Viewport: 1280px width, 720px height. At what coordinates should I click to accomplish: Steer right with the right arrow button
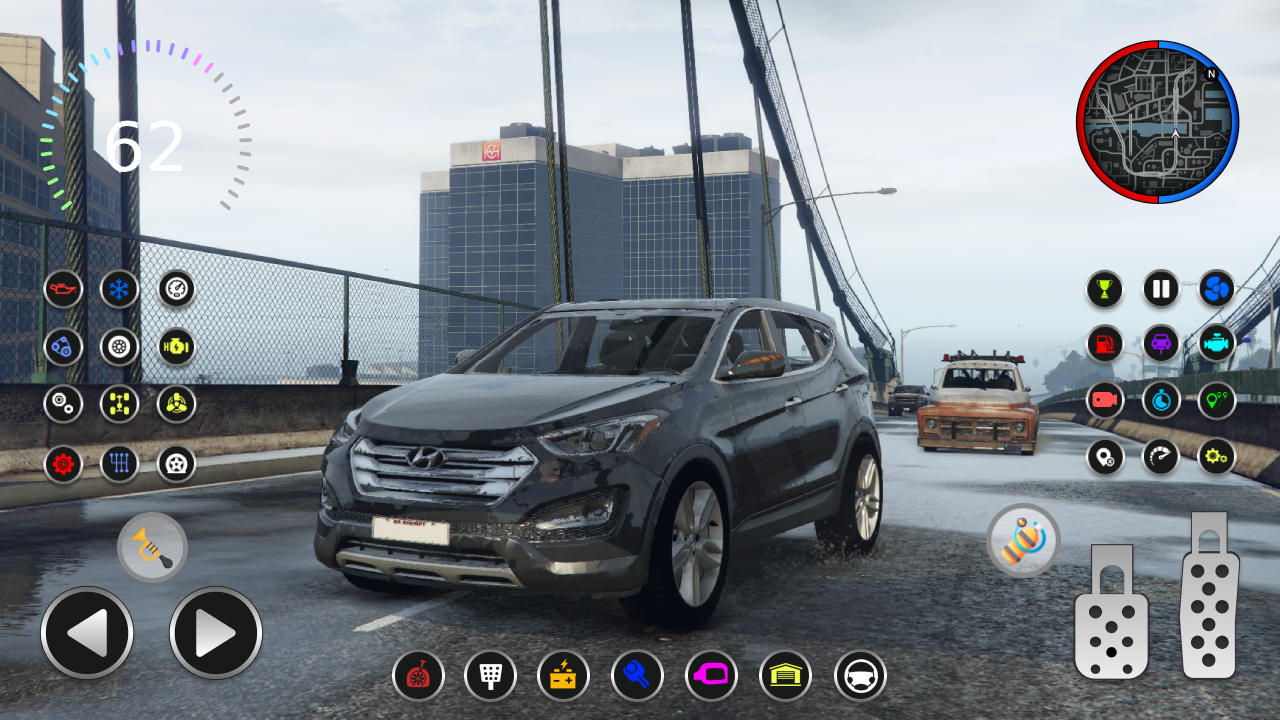215,633
